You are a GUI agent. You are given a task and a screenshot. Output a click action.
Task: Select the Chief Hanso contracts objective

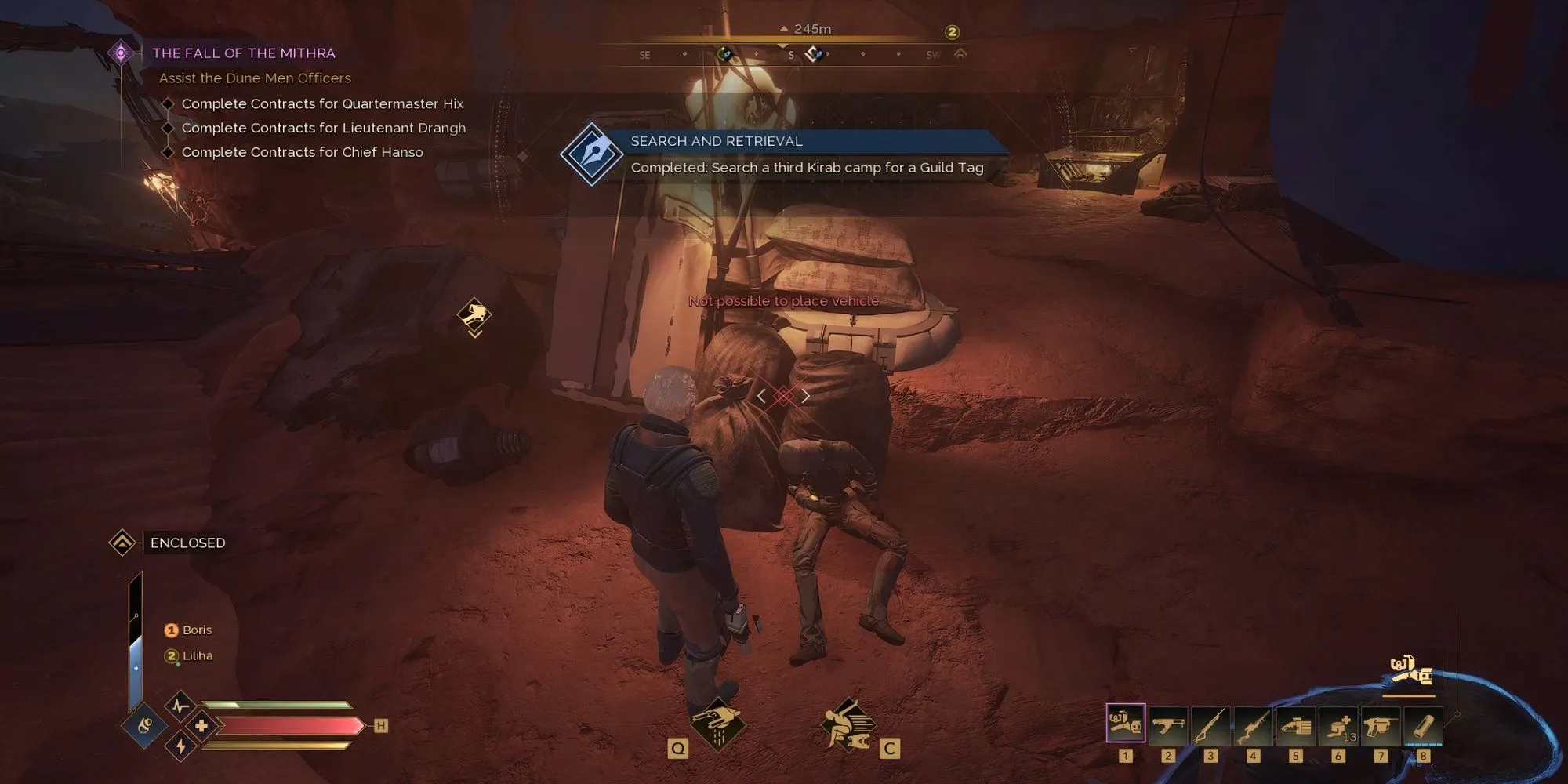302,152
